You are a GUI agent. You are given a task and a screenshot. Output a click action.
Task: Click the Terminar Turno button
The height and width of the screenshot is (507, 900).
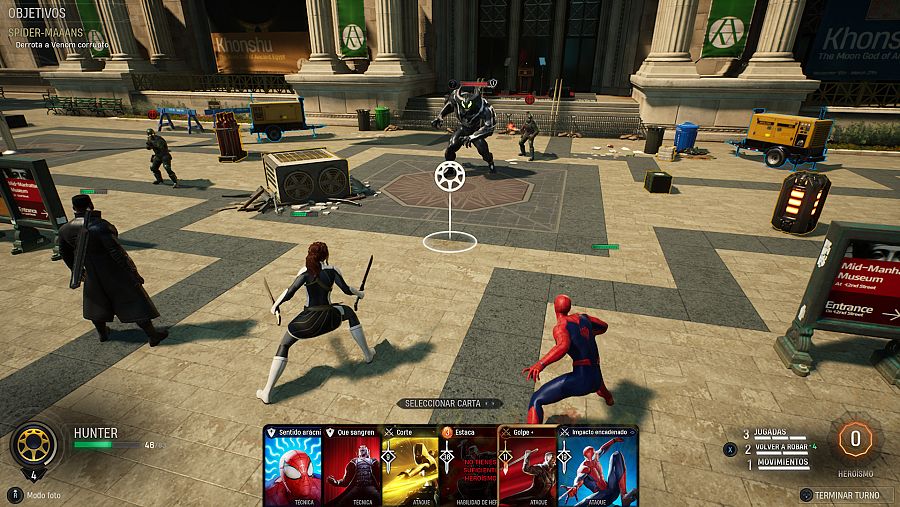(x=846, y=495)
